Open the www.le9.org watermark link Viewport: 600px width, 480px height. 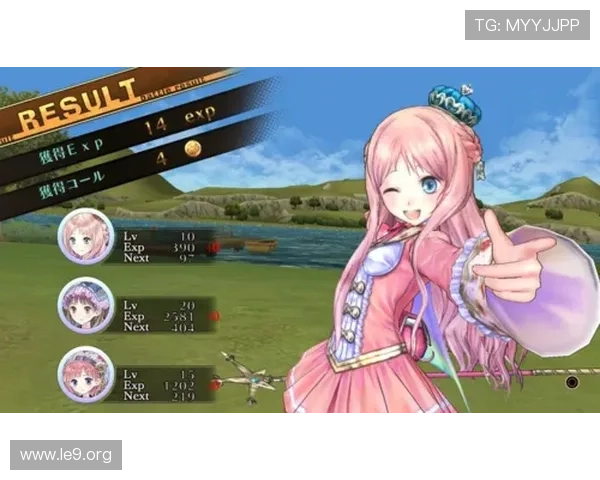click(x=67, y=455)
